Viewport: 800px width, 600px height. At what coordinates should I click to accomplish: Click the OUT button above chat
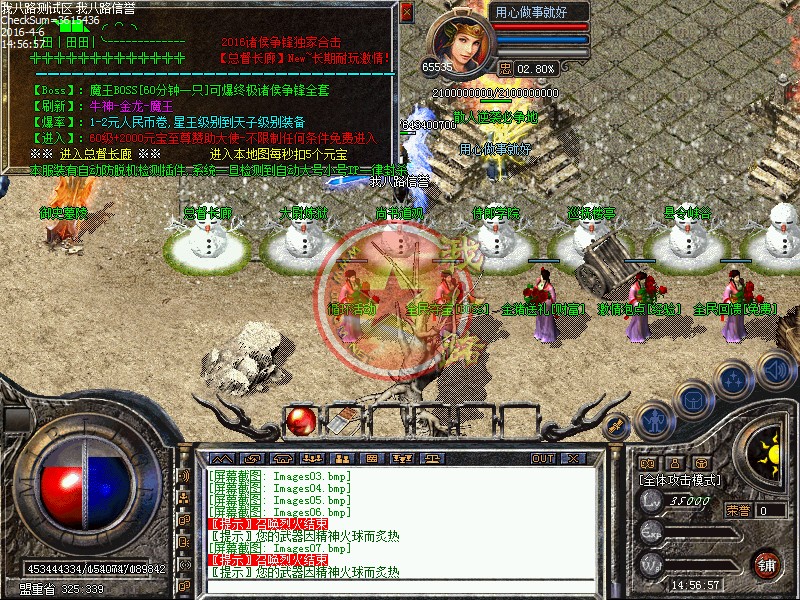click(543, 458)
